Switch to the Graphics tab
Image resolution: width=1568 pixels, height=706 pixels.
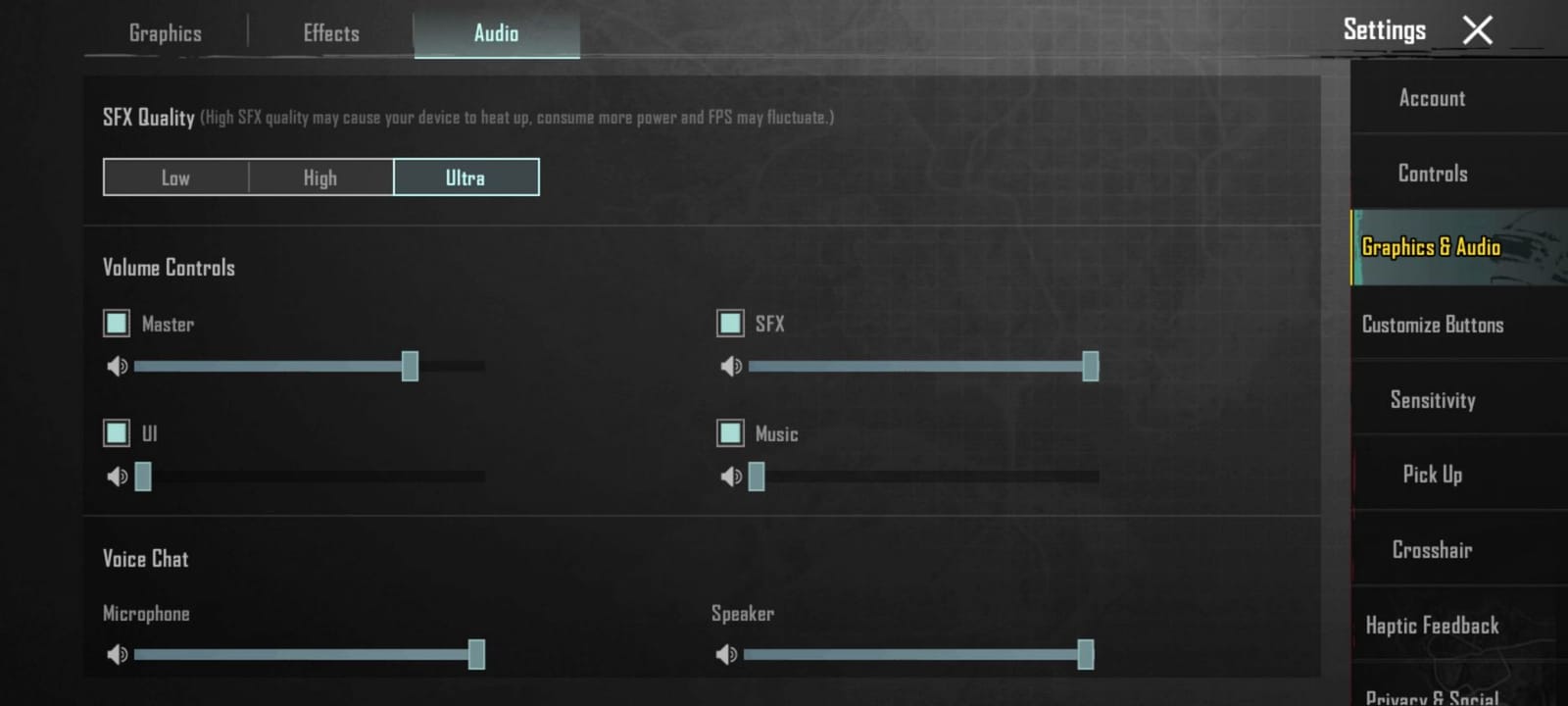pos(165,32)
